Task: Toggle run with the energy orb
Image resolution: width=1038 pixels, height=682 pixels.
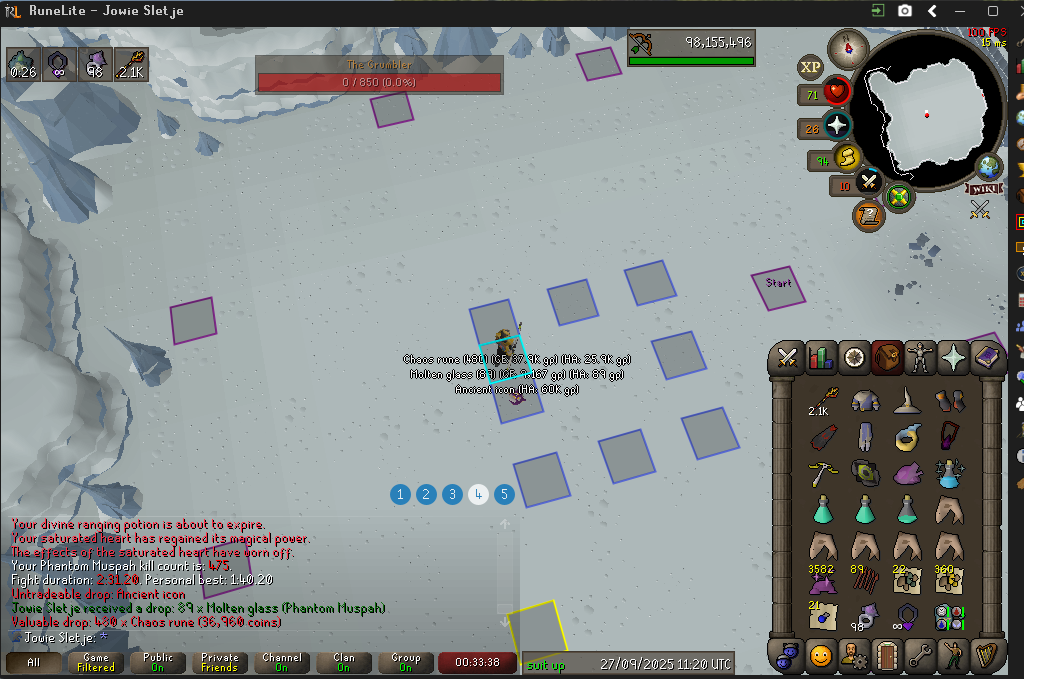Action: click(x=847, y=158)
